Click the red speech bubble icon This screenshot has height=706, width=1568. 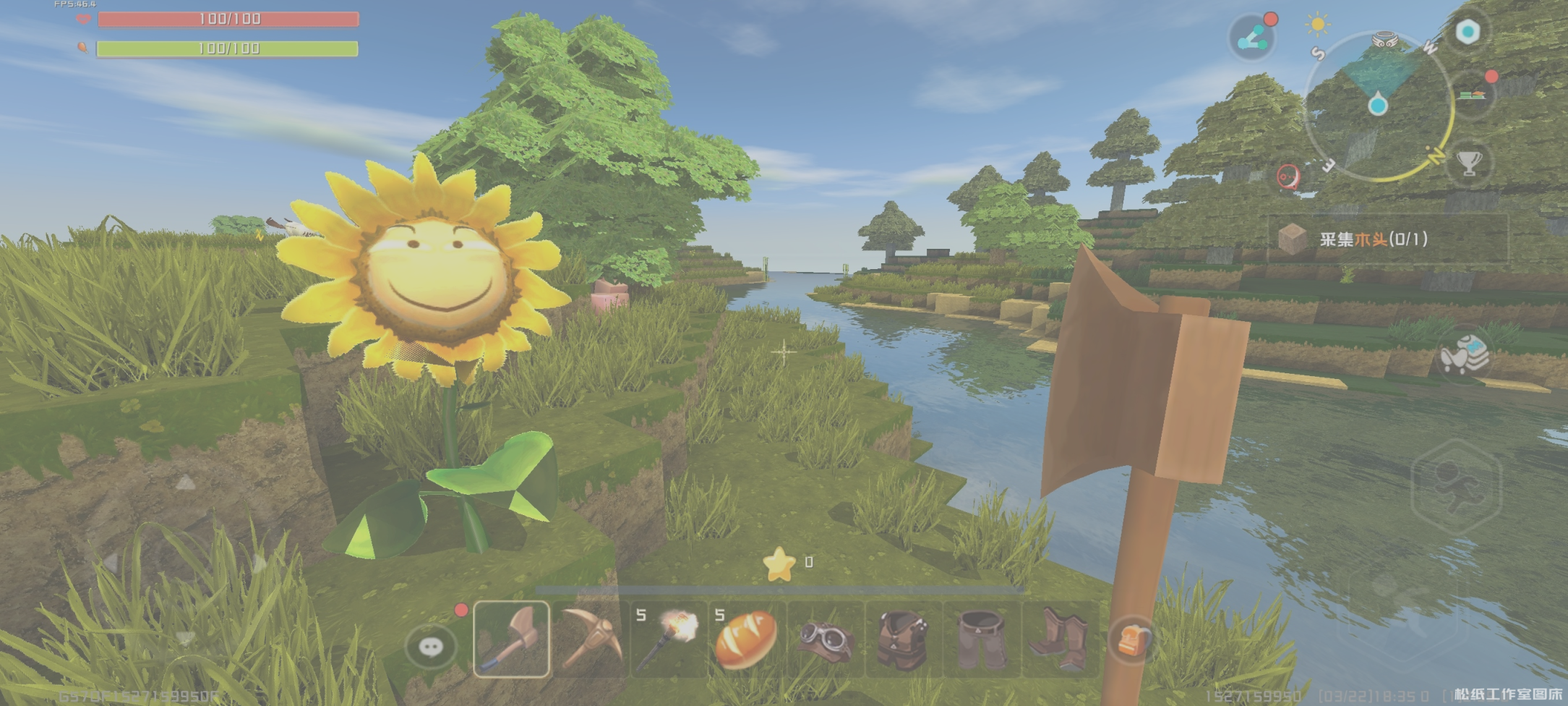click(1288, 176)
